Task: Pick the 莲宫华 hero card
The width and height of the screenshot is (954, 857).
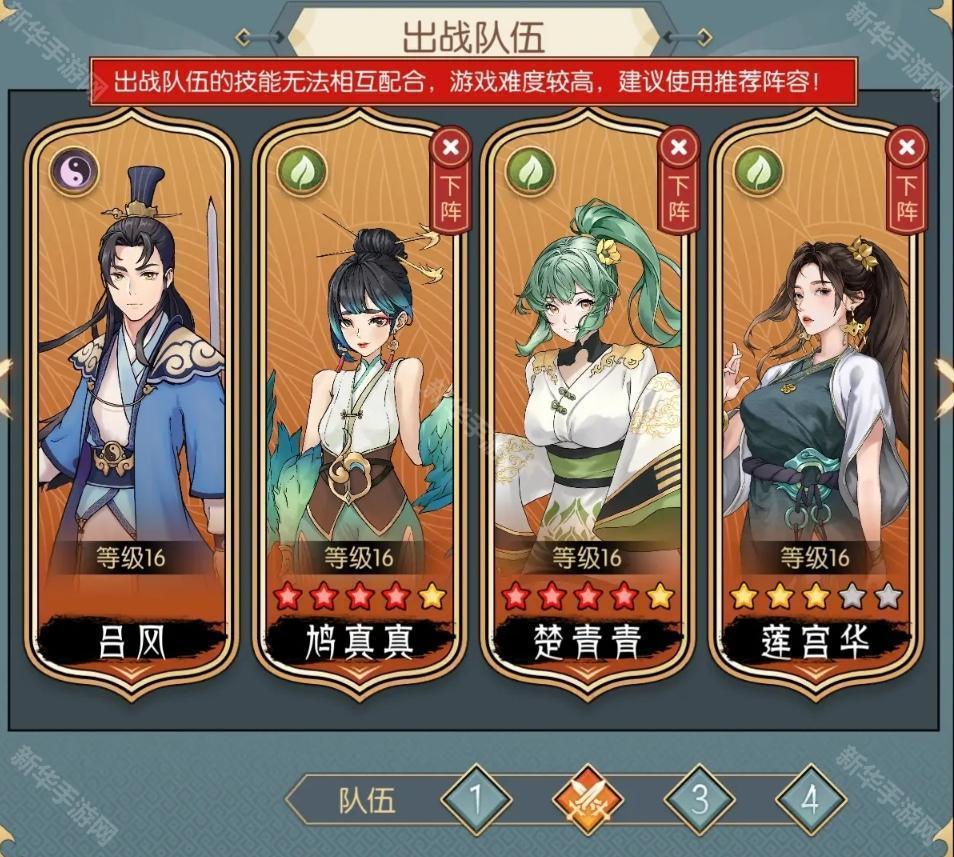Action: tap(814, 400)
